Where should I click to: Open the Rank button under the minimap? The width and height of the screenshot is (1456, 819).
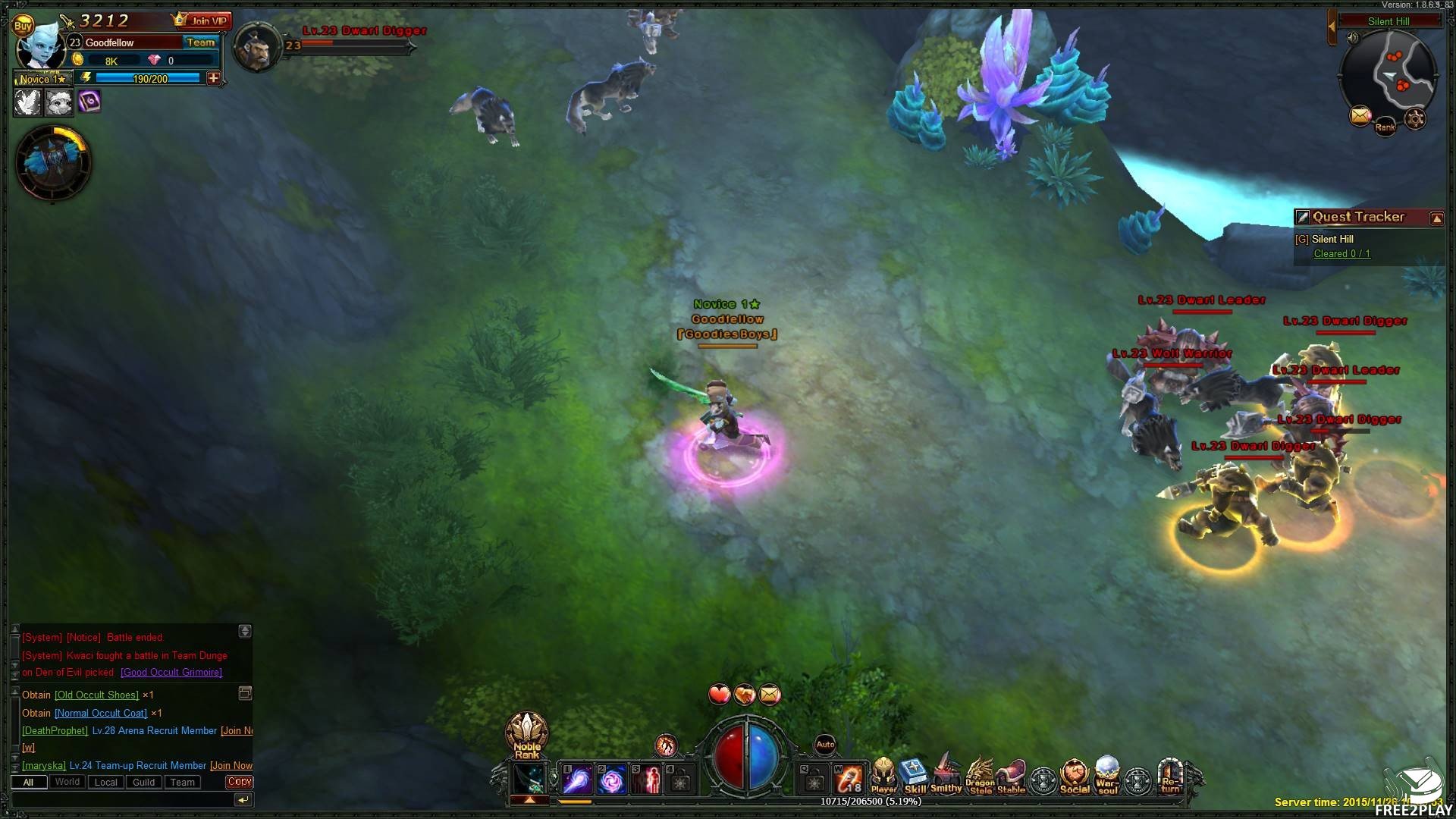point(1385,127)
